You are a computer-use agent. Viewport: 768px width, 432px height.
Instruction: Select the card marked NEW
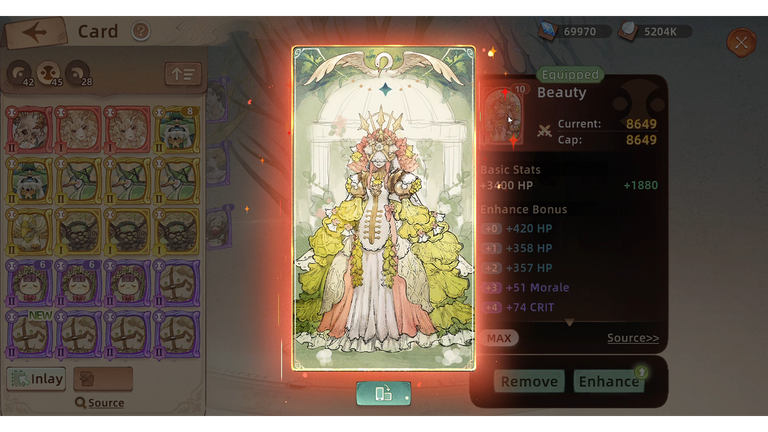tap(26, 334)
